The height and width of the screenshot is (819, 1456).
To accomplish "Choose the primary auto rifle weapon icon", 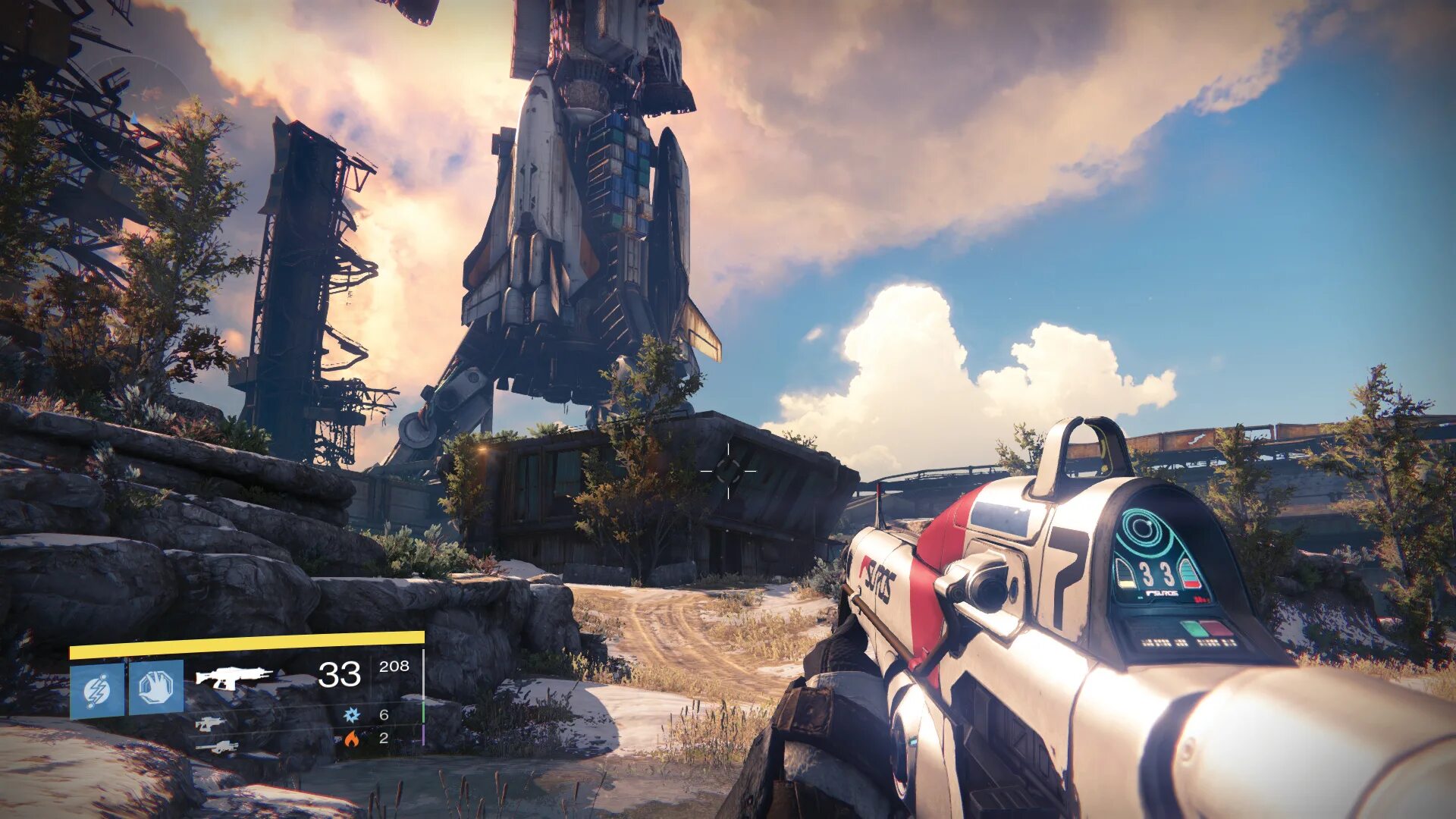I will tap(234, 676).
